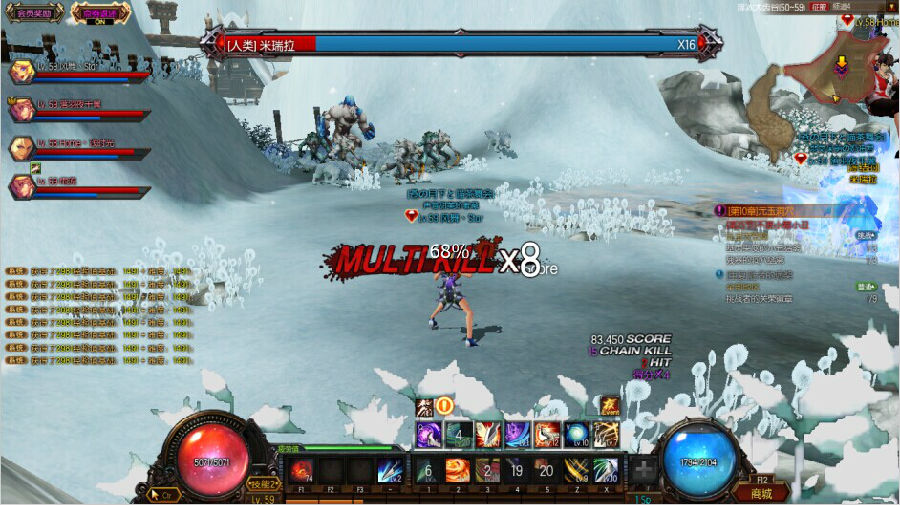
Task: Click the skill on cooldown showing 19
Action: click(517, 471)
